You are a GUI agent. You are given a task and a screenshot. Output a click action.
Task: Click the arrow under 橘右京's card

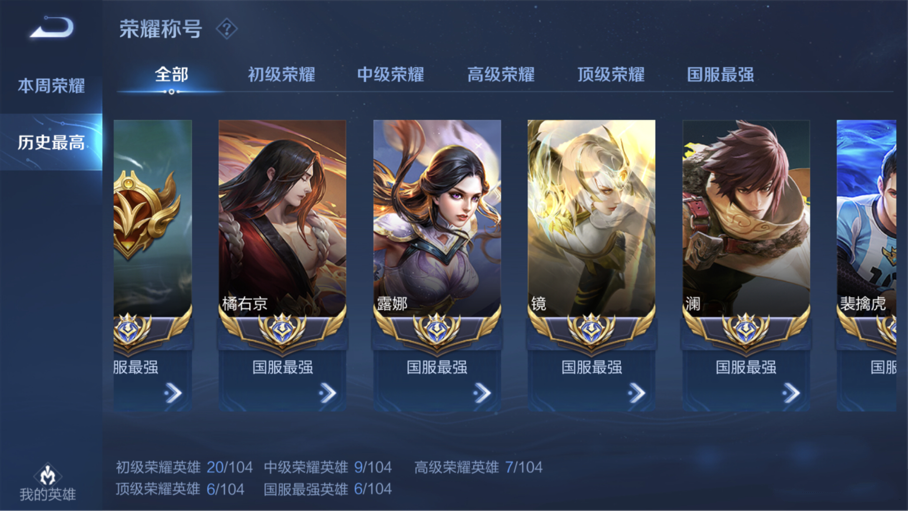pyautogui.click(x=327, y=393)
